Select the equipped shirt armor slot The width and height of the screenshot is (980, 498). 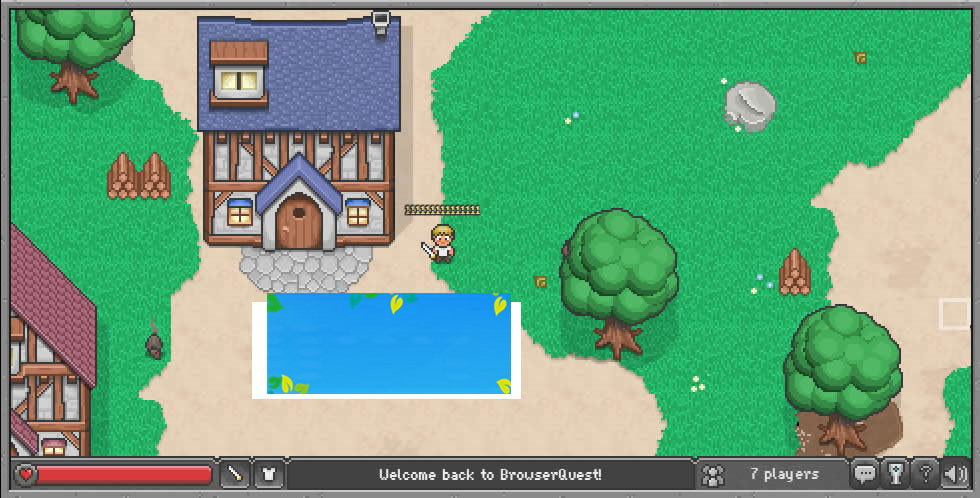269,474
